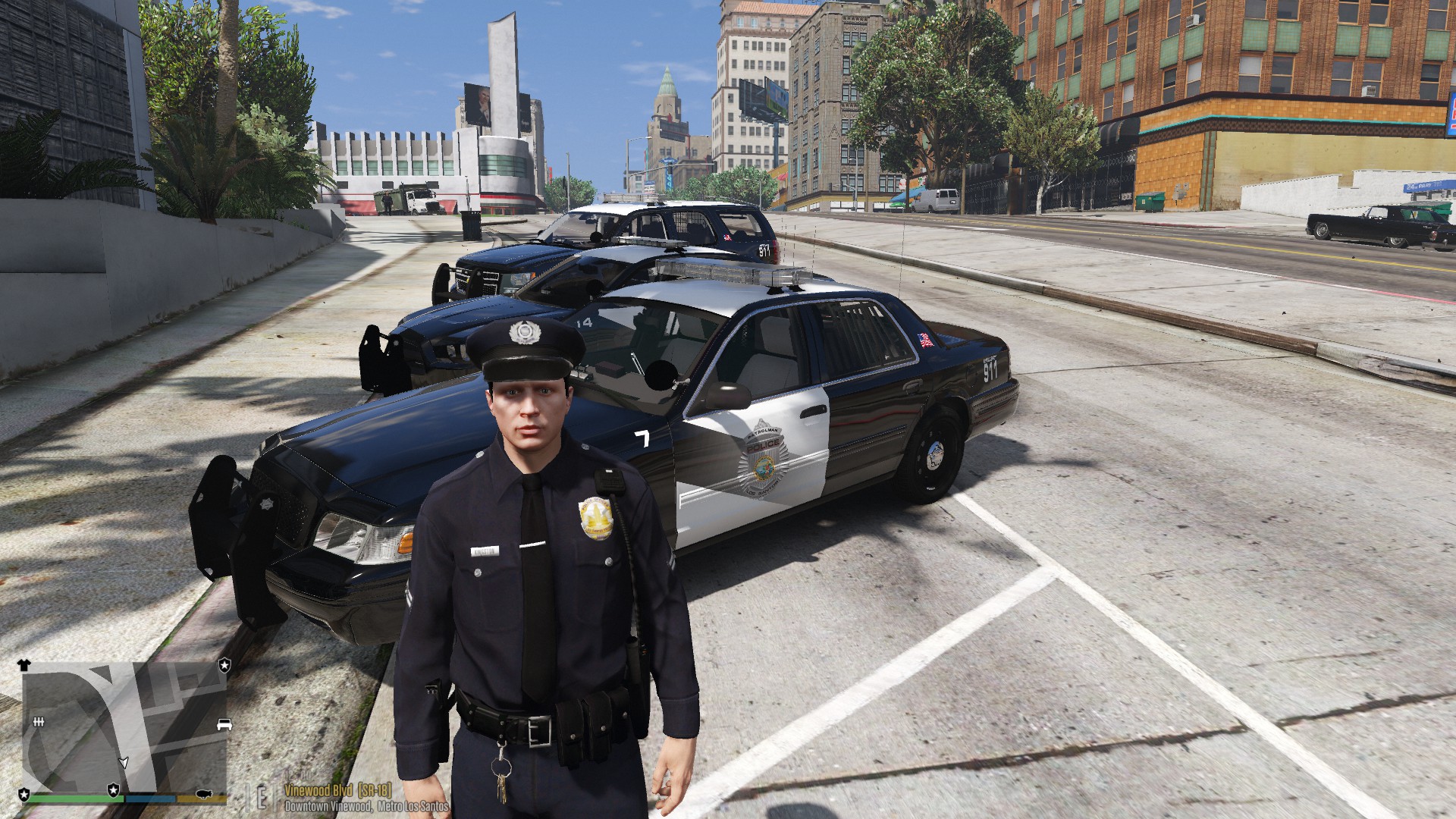Click the white car blip on minimap
1456x819 pixels.
224,723
